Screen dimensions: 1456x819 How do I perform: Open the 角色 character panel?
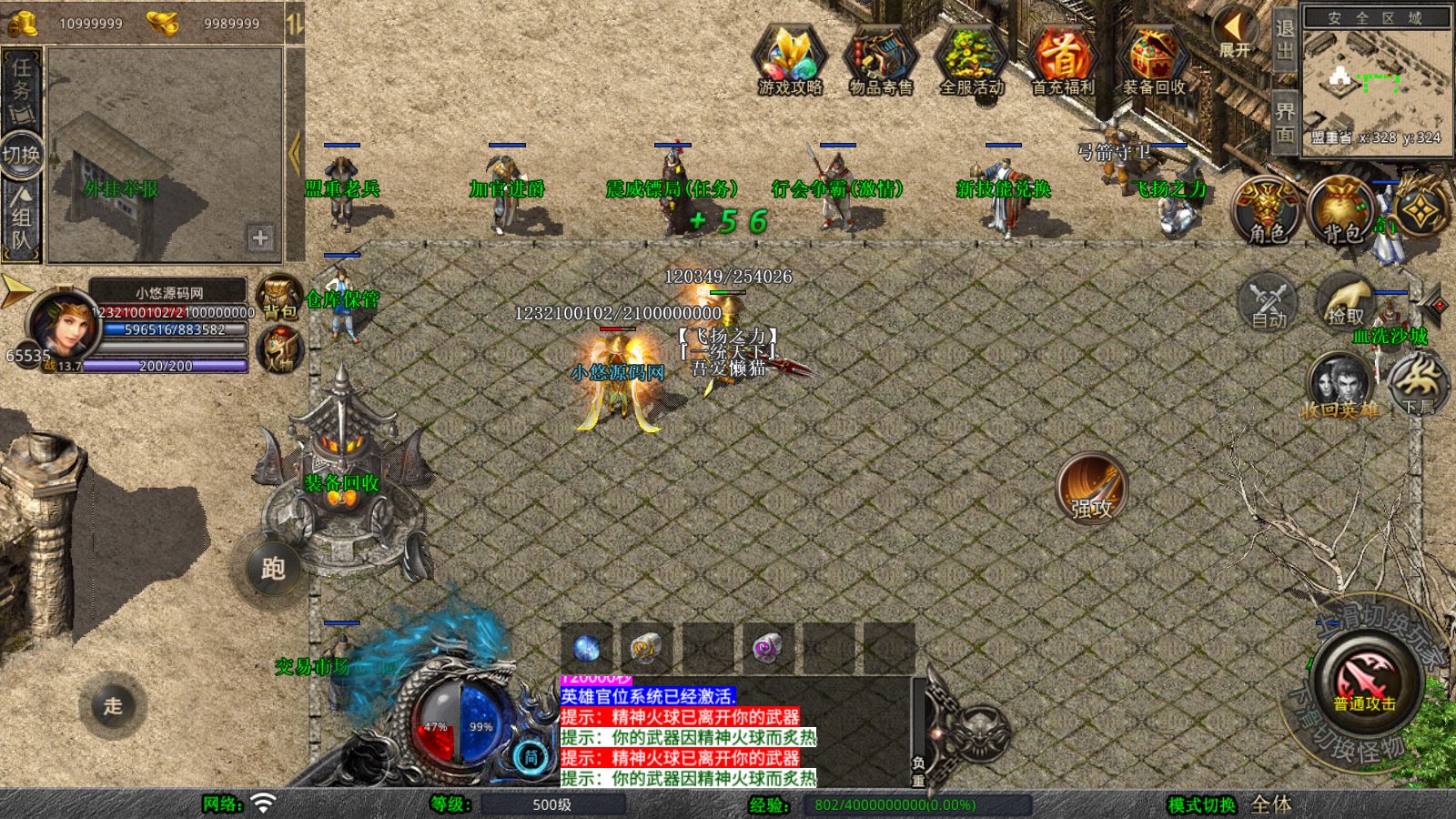click(1267, 210)
